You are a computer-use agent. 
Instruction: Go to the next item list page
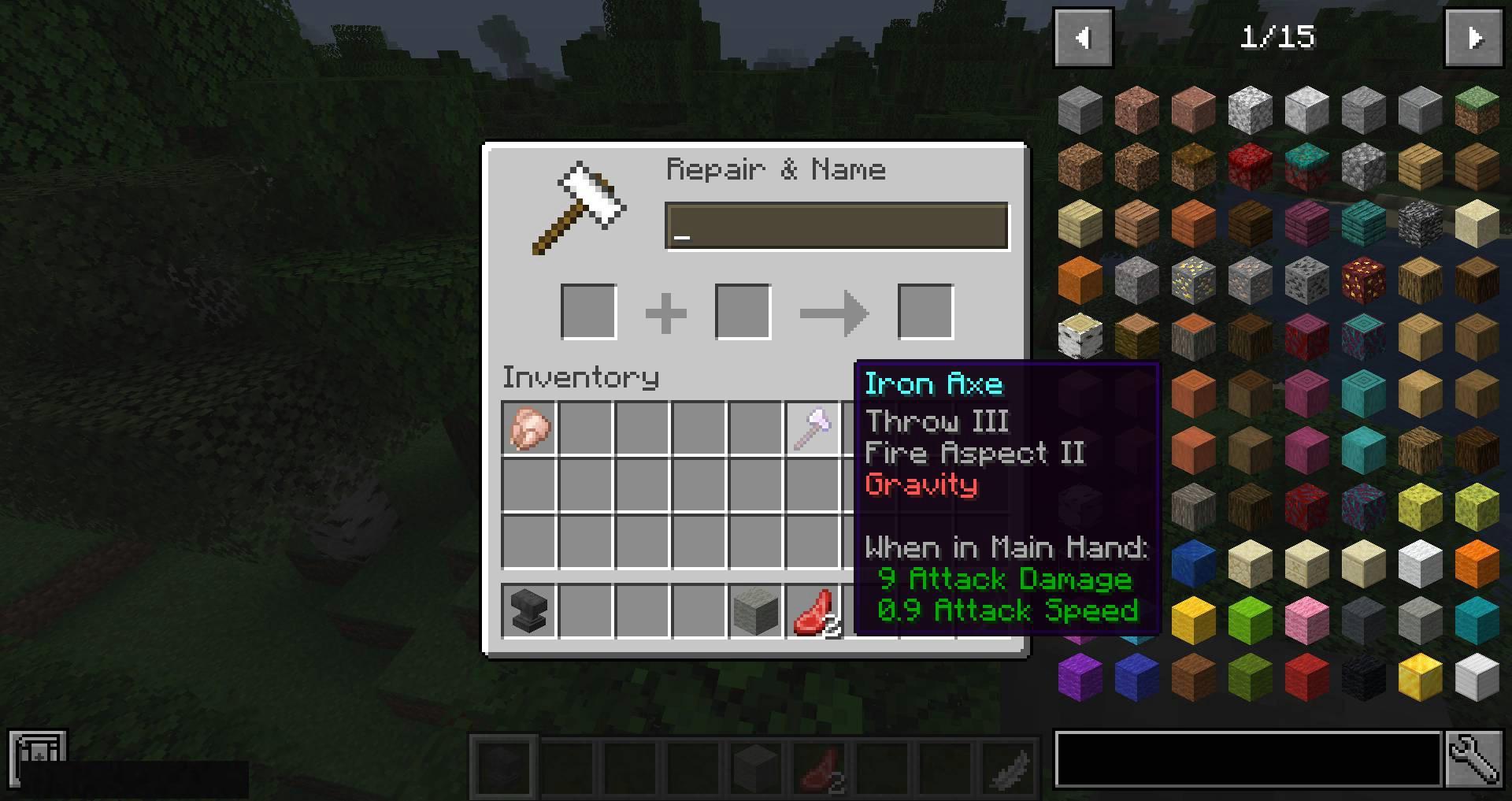(1473, 38)
